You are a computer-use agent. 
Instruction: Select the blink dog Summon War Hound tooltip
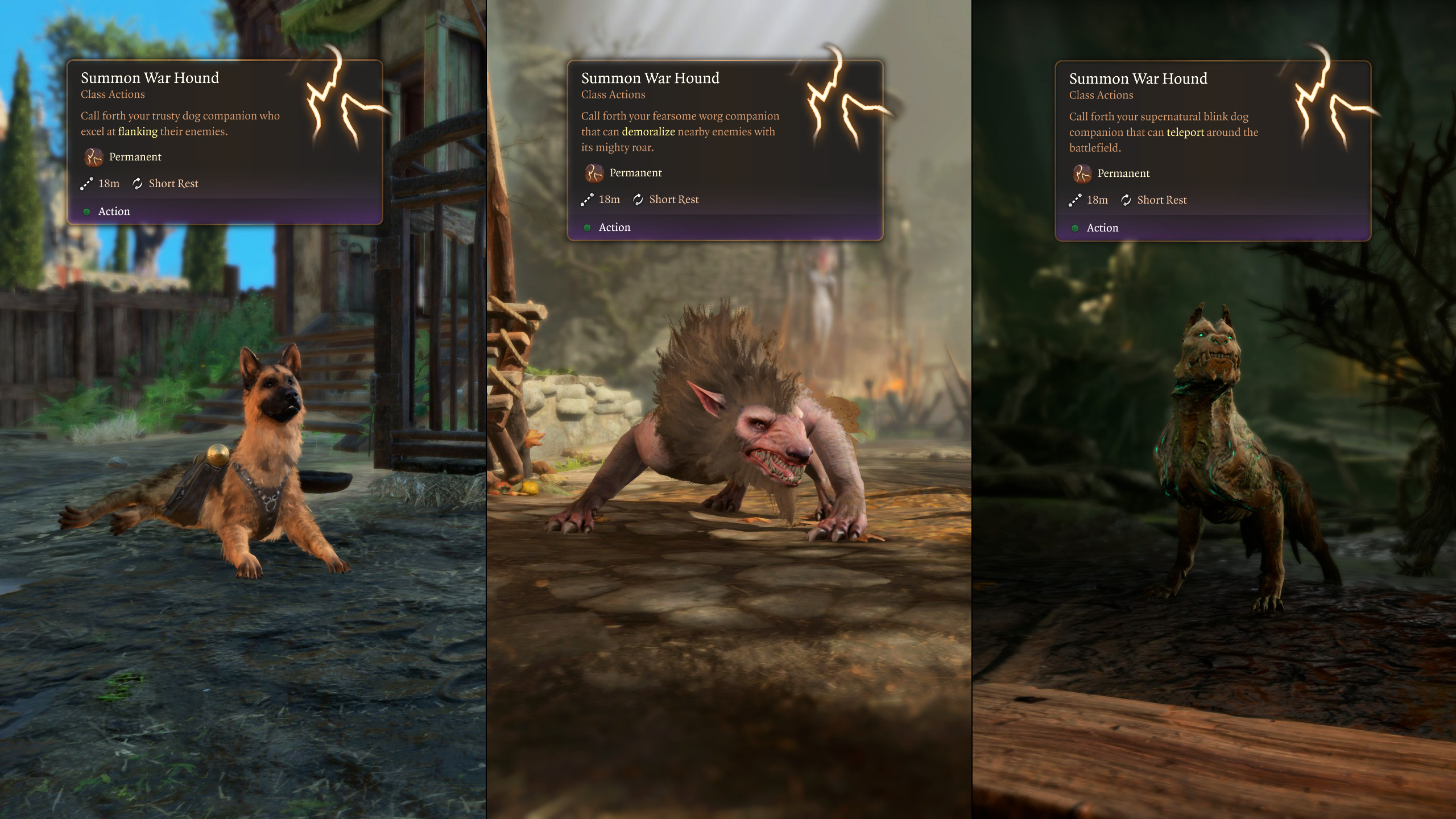click(1213, 151)
